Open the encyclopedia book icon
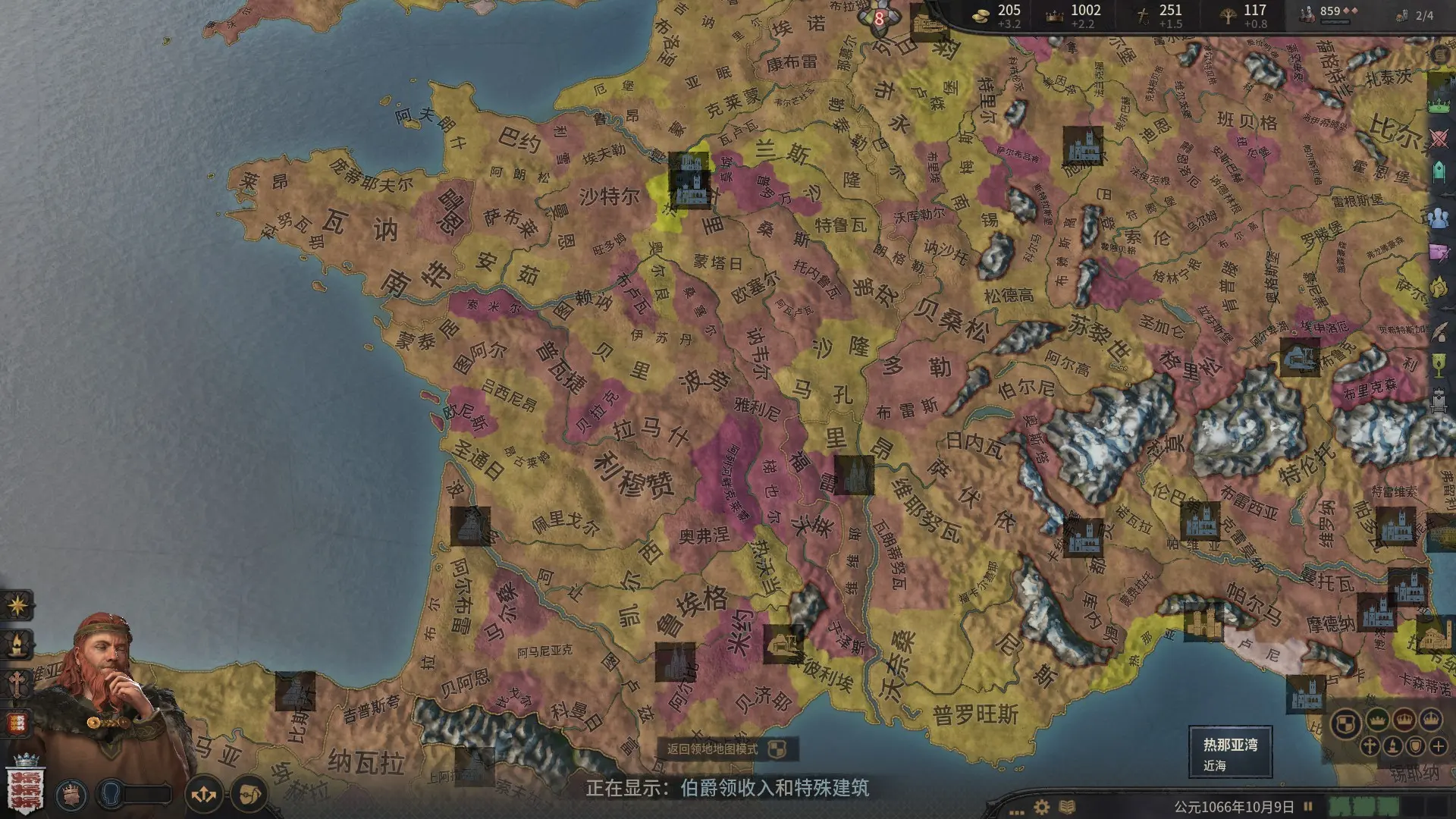1456x819 pixels. click(x=1067, y=807)
